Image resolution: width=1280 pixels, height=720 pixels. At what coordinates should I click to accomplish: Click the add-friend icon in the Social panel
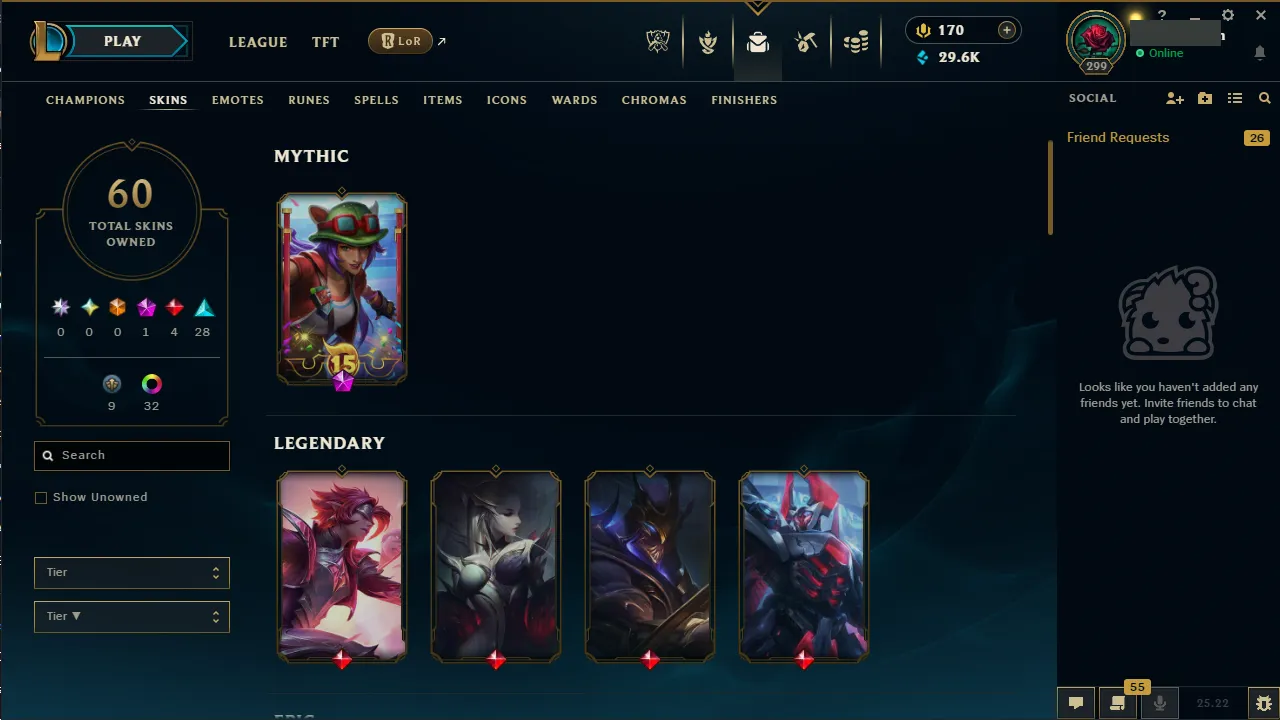[x=1175, y=98]
